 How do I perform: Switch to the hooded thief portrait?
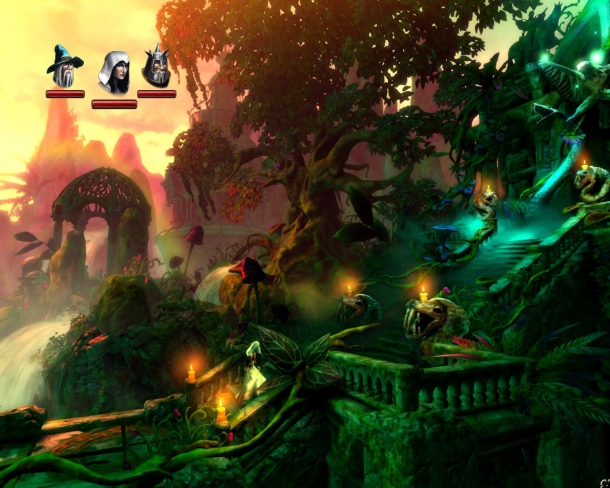click(113, 72)
